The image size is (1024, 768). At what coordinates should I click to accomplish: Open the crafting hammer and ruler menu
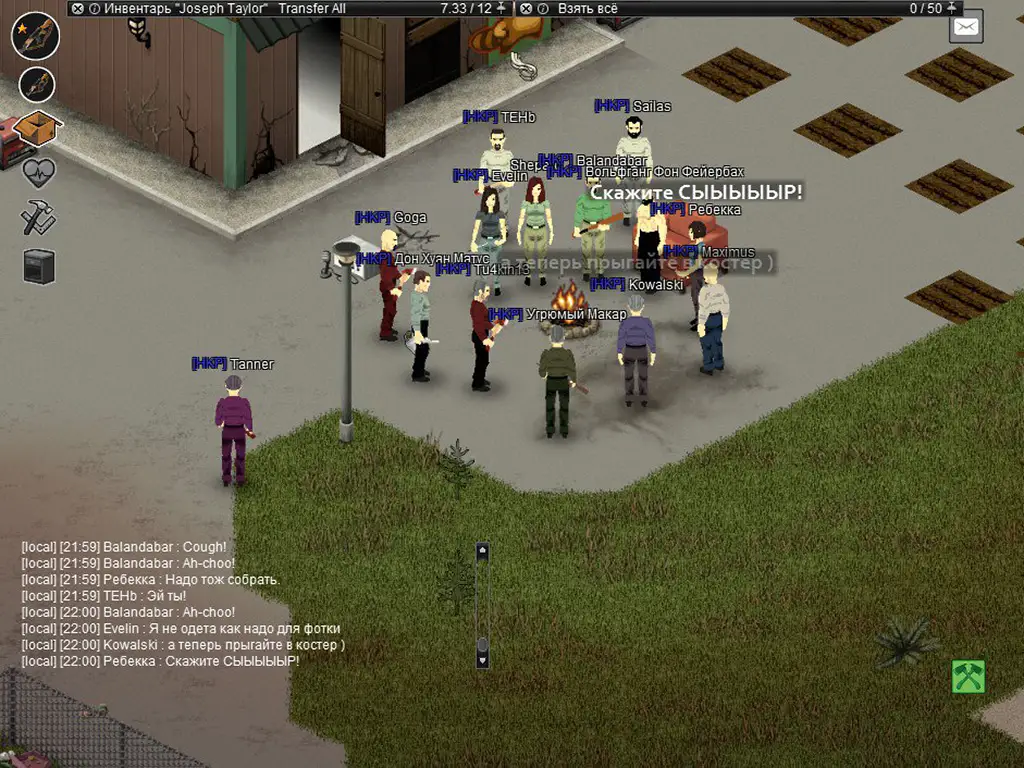38,217
